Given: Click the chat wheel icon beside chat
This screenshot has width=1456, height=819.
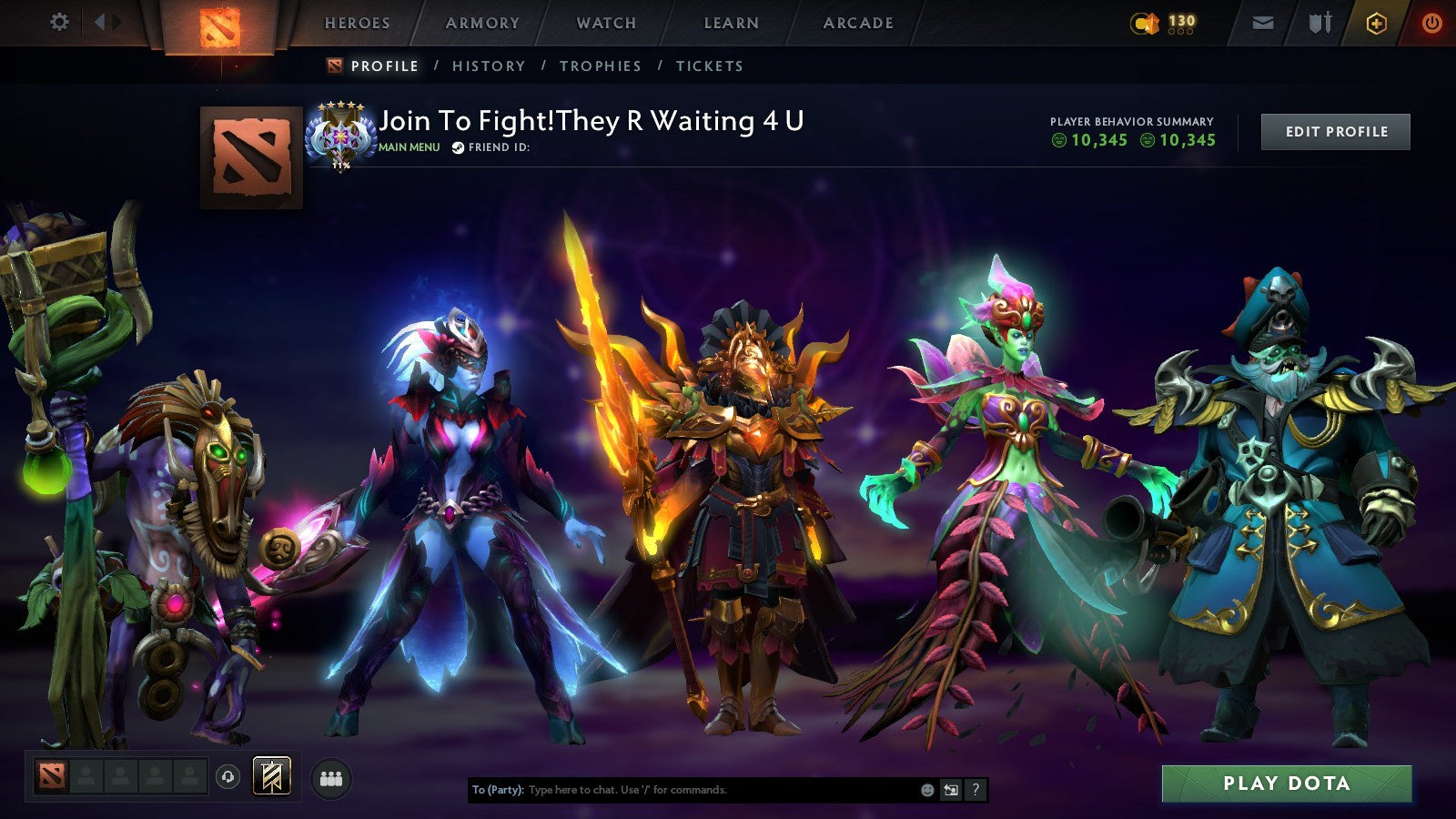Looking at the screenshot, I should coord(951,791).
